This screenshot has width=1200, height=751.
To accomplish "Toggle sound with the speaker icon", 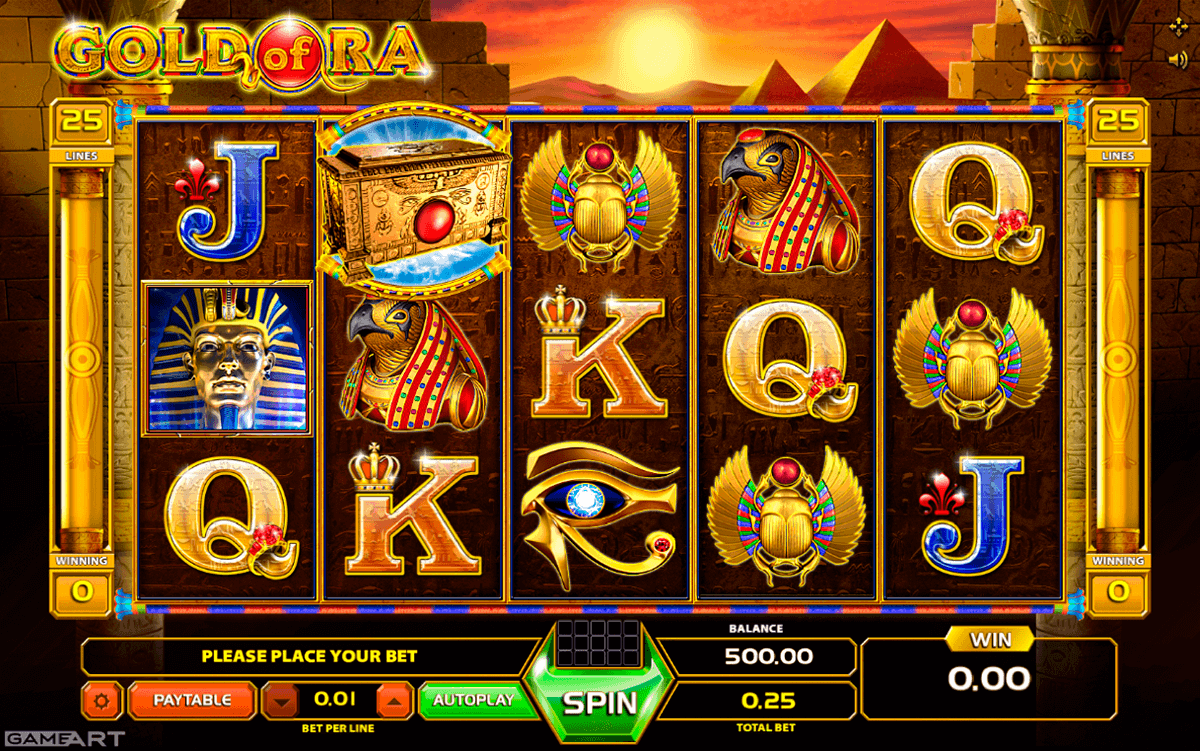I will [x=1176, y=59].
